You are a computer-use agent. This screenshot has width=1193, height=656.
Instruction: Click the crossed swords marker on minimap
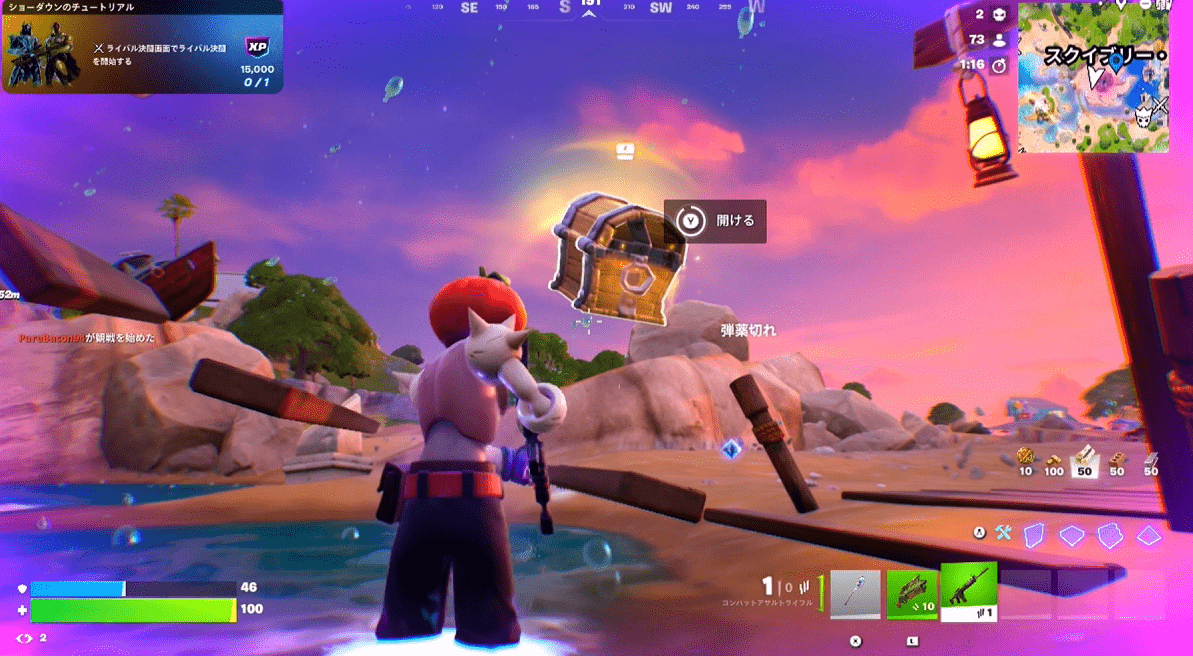[1159, 104]
